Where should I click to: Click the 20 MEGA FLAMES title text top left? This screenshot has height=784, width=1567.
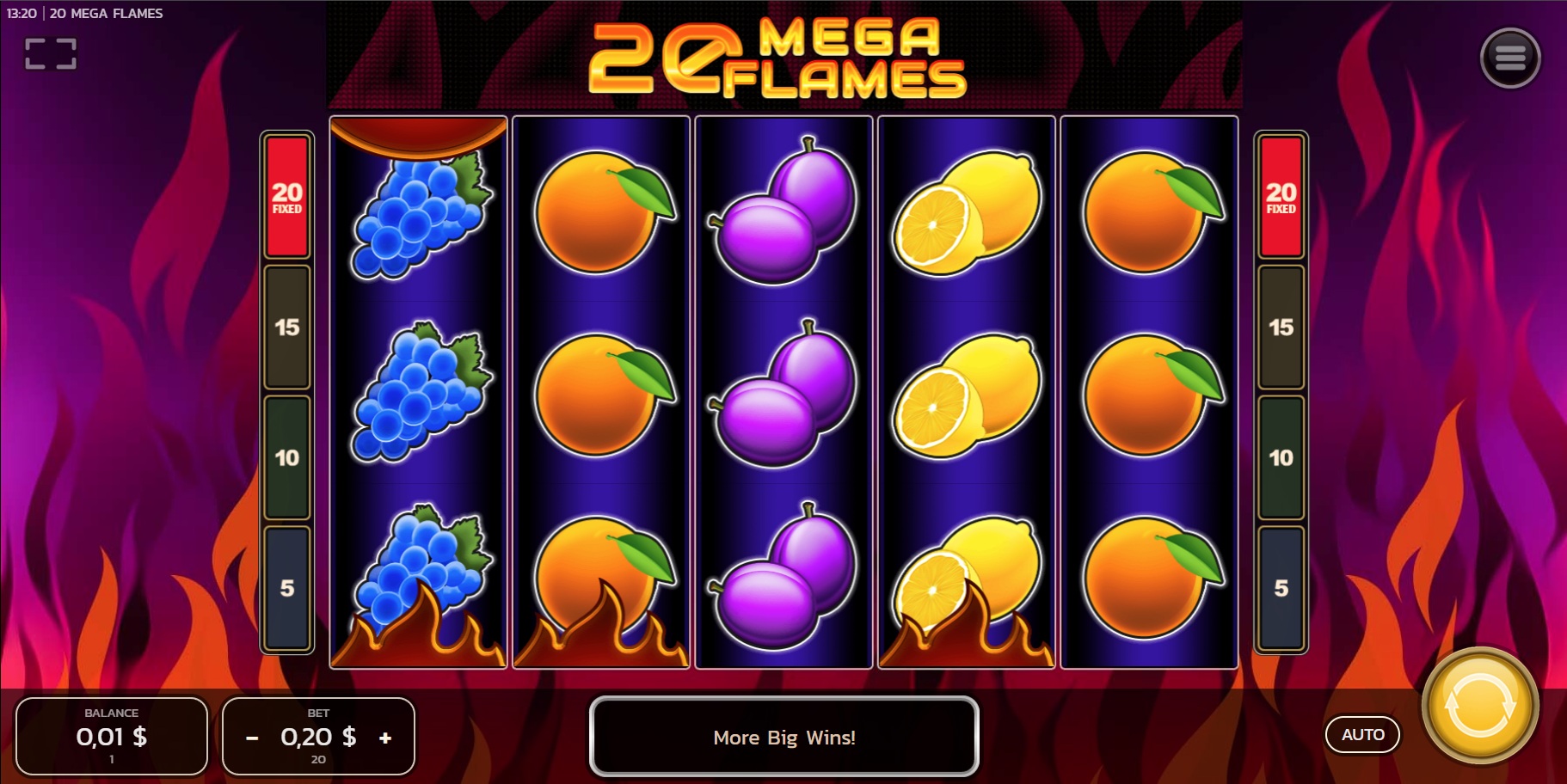coord(106,13)
